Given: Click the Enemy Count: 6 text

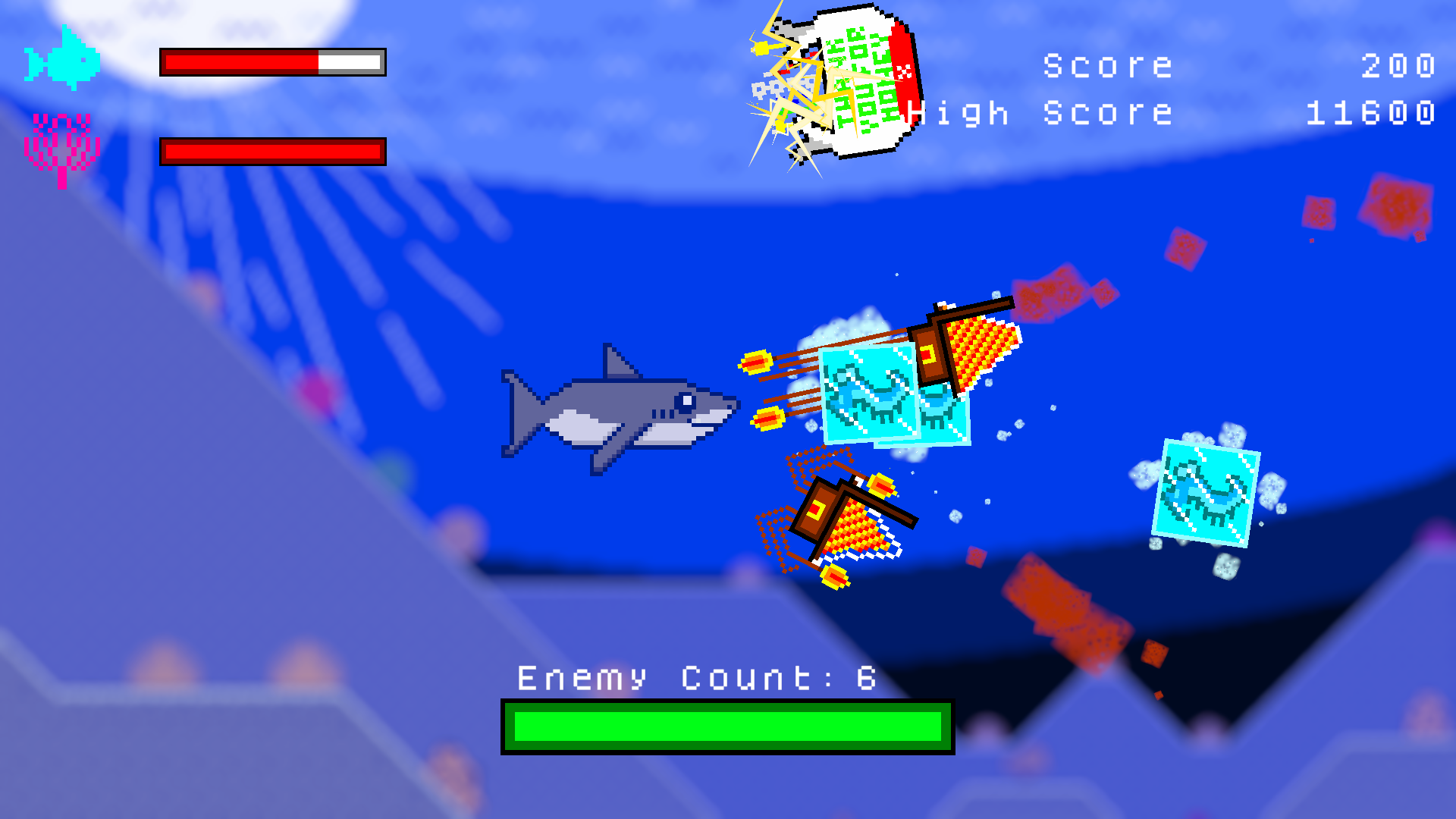Looking at the screenshot, I should (x=694, y=677).
